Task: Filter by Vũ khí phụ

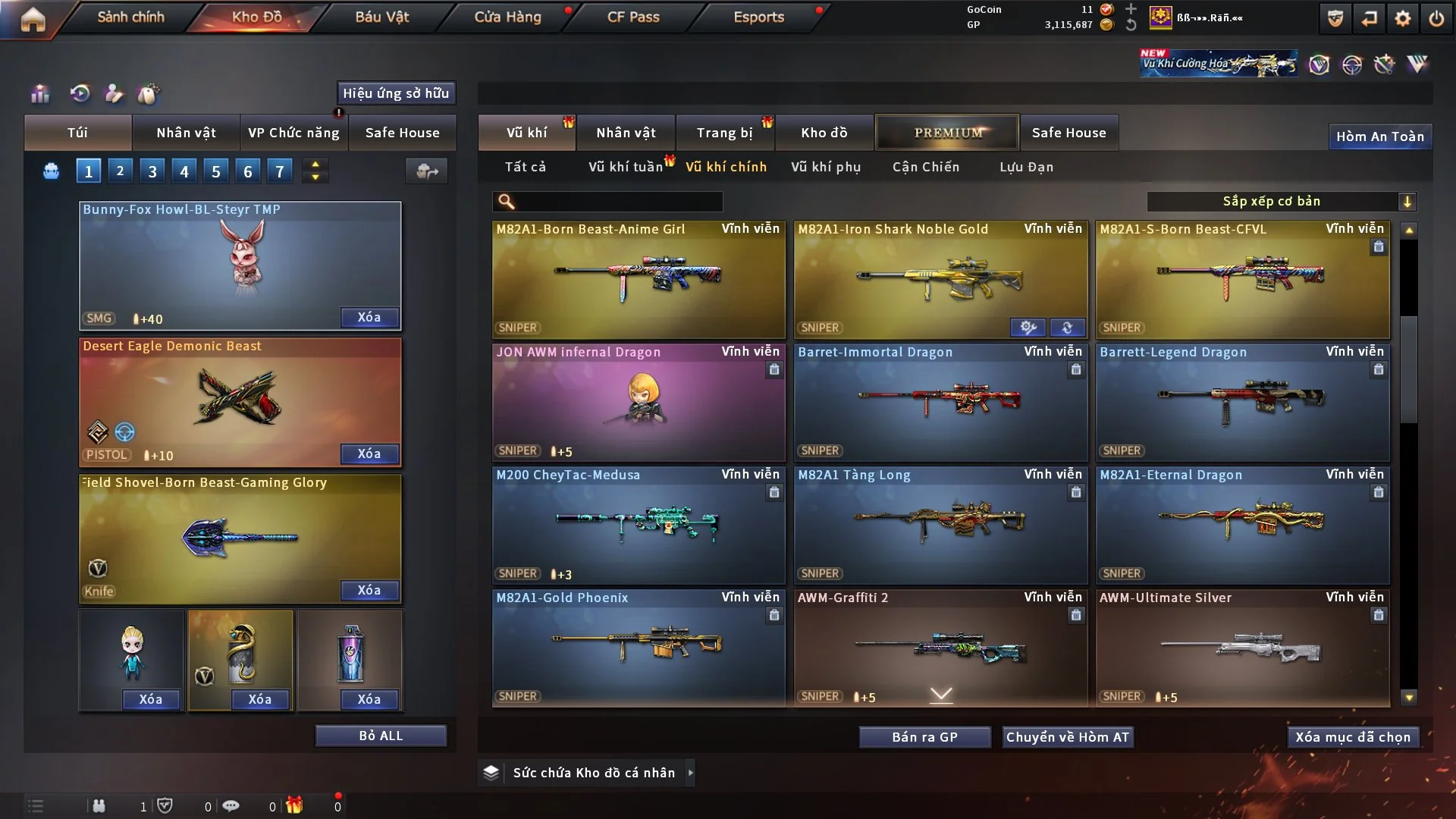Action: pos(826,167)
